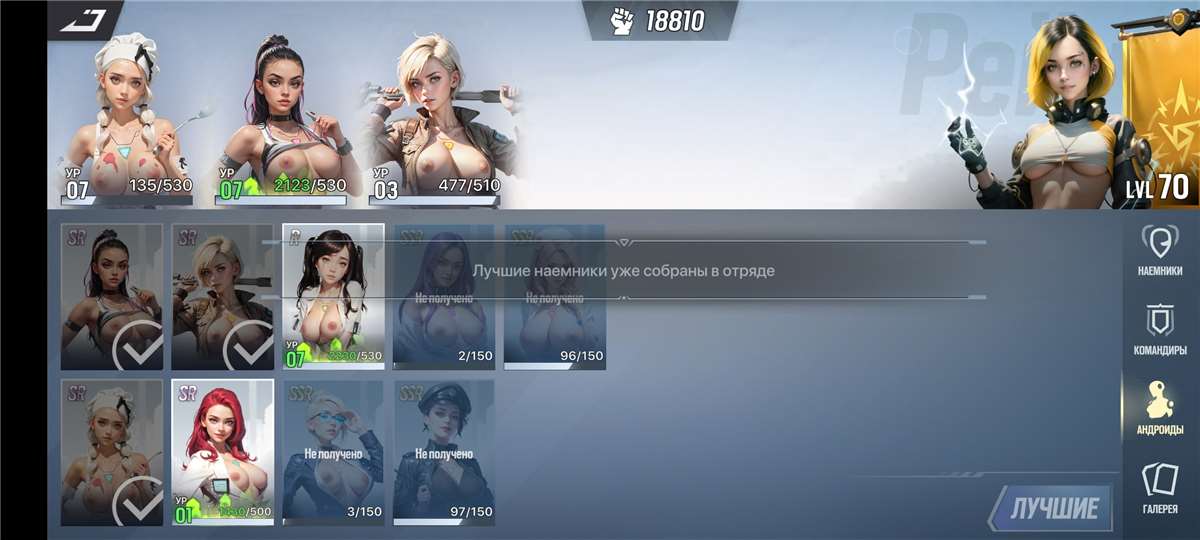Open the ГАЛЕРЕЯ tab
Image resolution: width=1200 pixels, height=540 pixels.
click(x=1160, y=490)
